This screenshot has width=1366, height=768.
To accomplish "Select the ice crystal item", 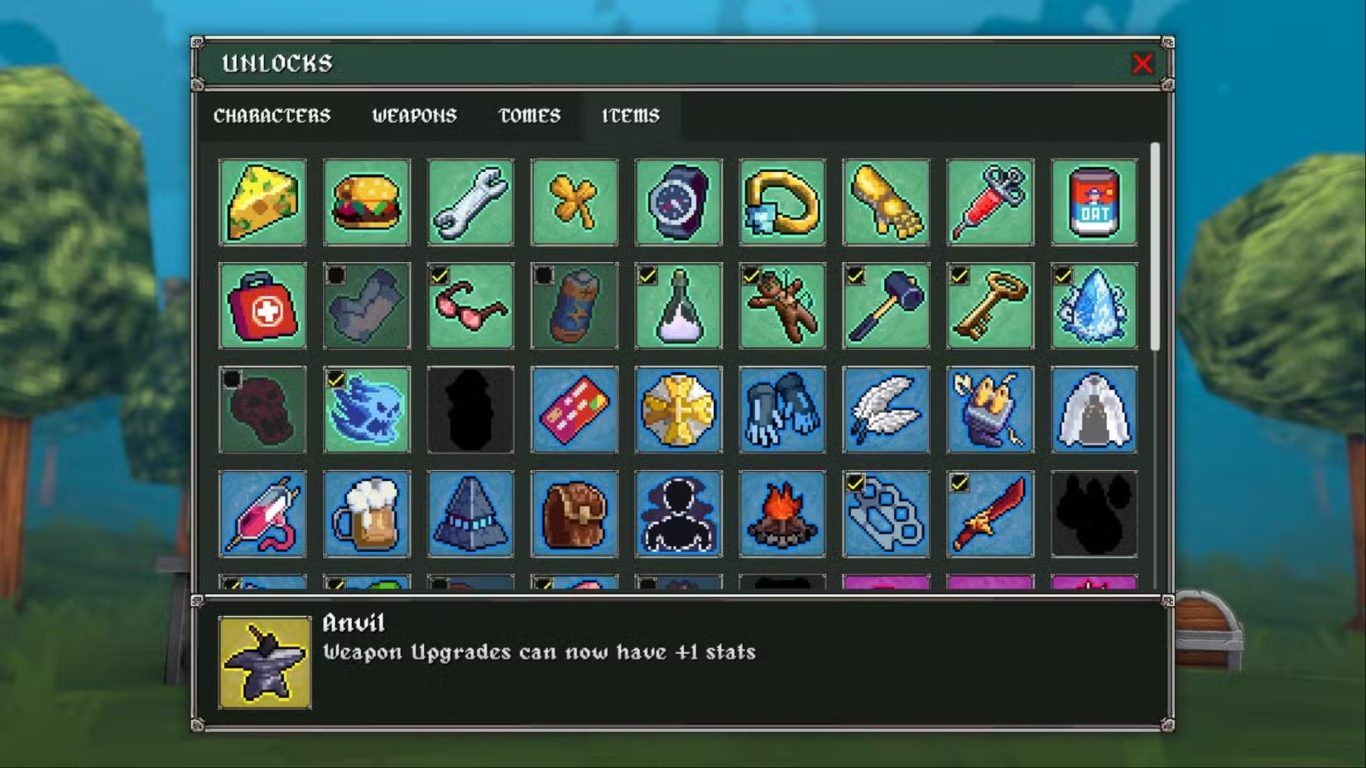I will (1094, 306).
